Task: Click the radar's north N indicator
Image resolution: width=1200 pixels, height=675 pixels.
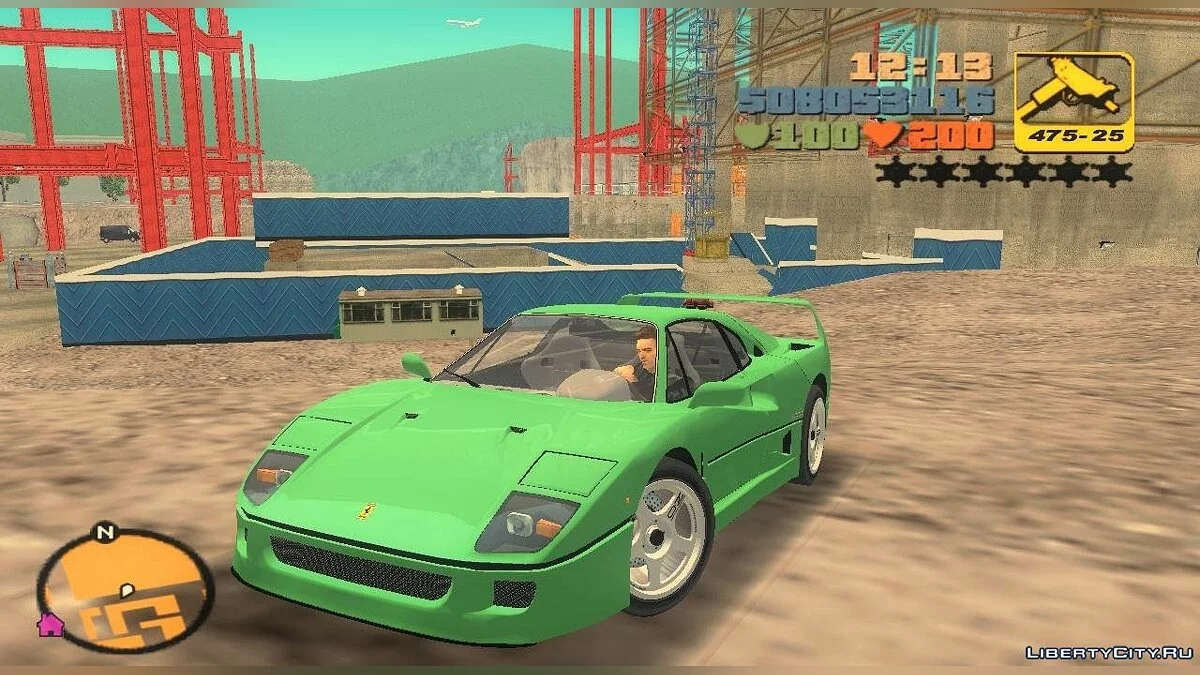Action: 103,533
